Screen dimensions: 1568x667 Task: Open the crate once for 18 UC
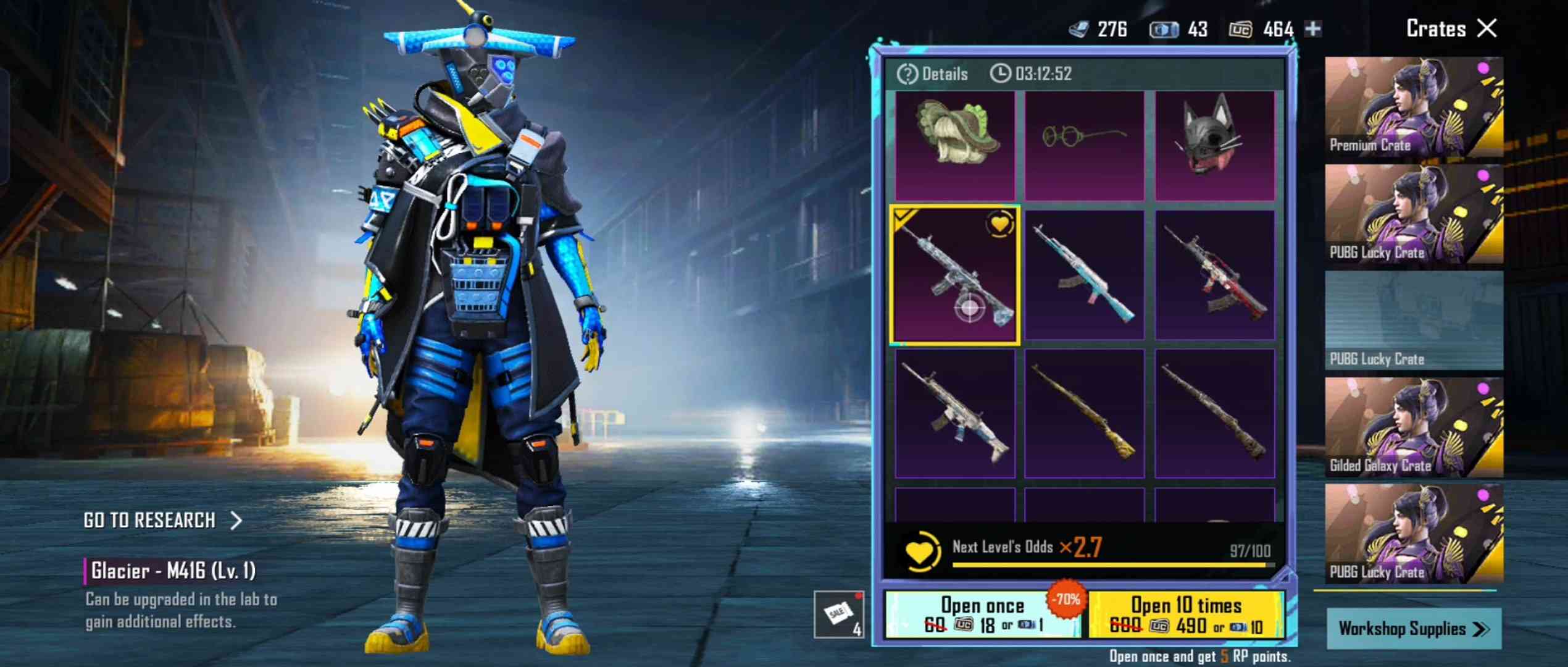[x=982, y=615]
